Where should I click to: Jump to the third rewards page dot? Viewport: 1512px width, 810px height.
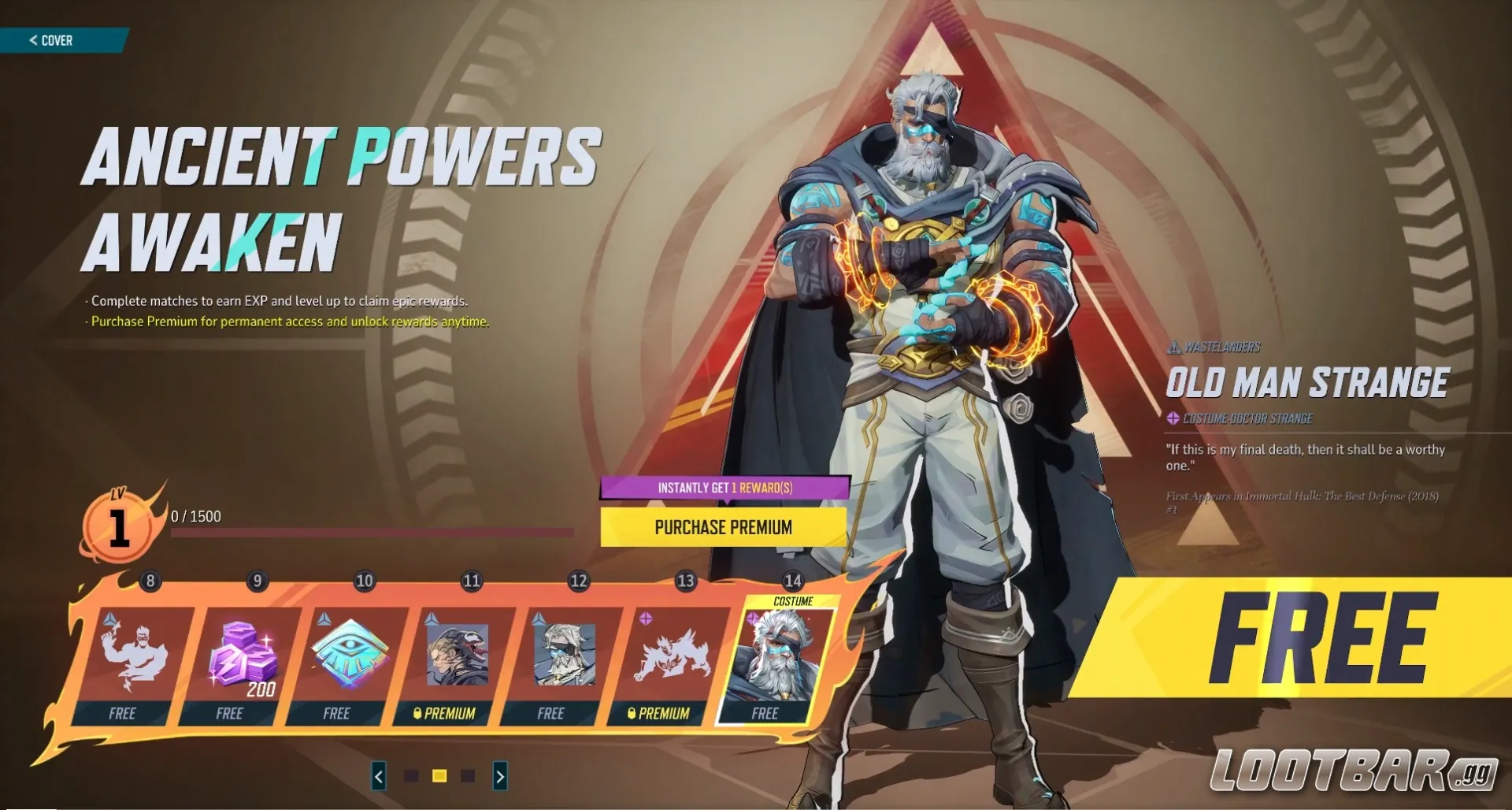tap(468, 777)
